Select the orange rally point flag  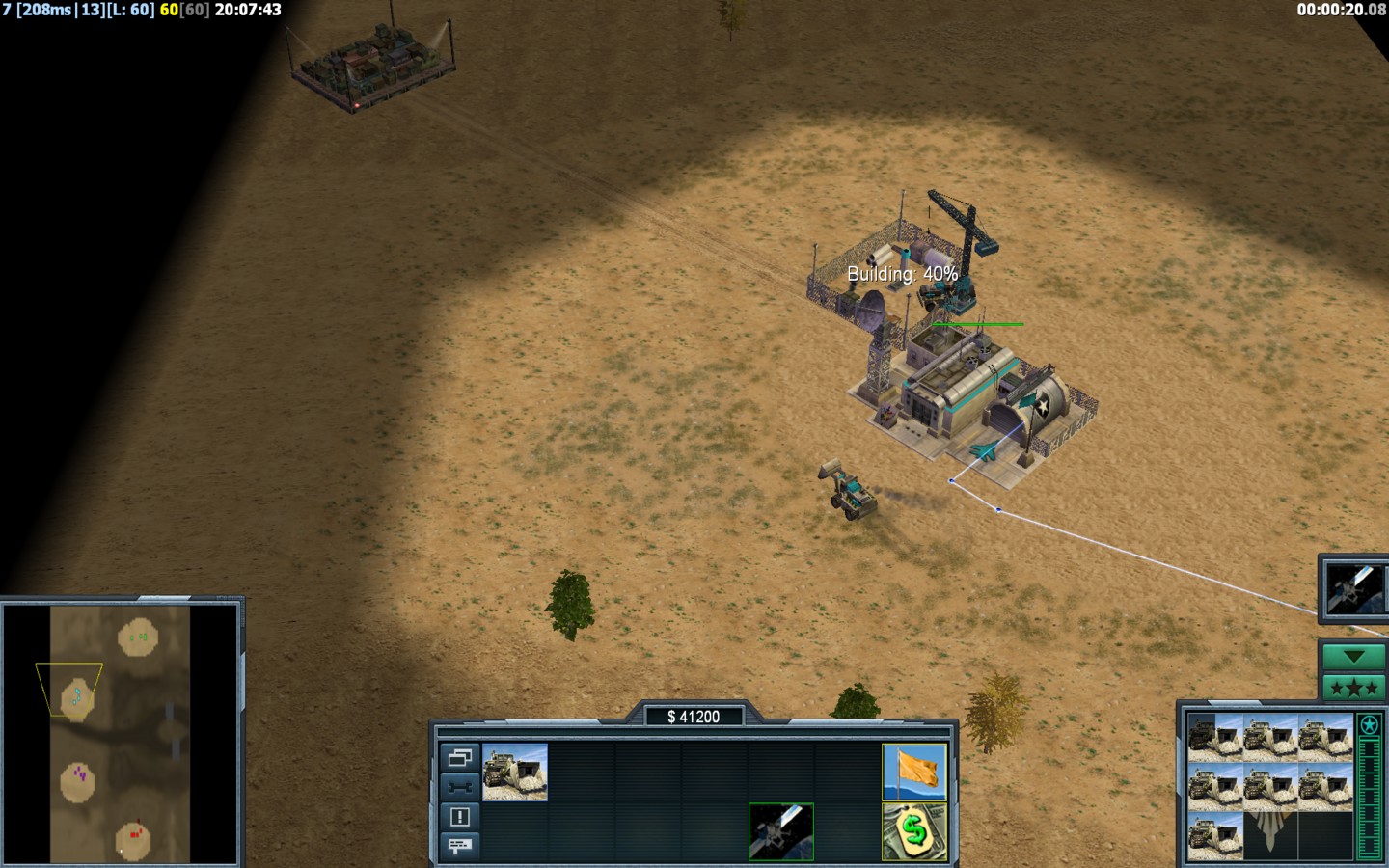coord(914,772)
